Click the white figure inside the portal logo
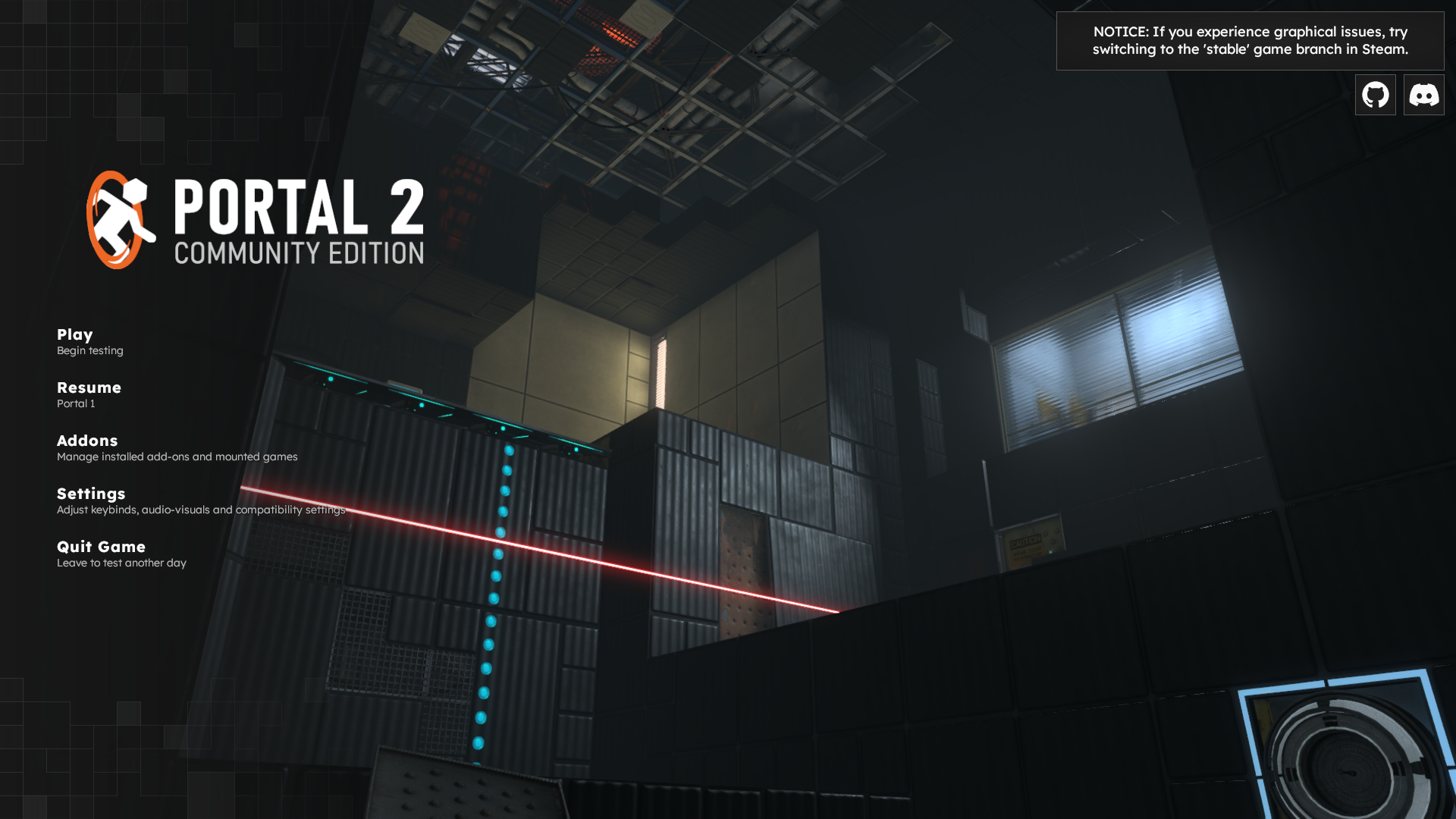 (125, 212)
